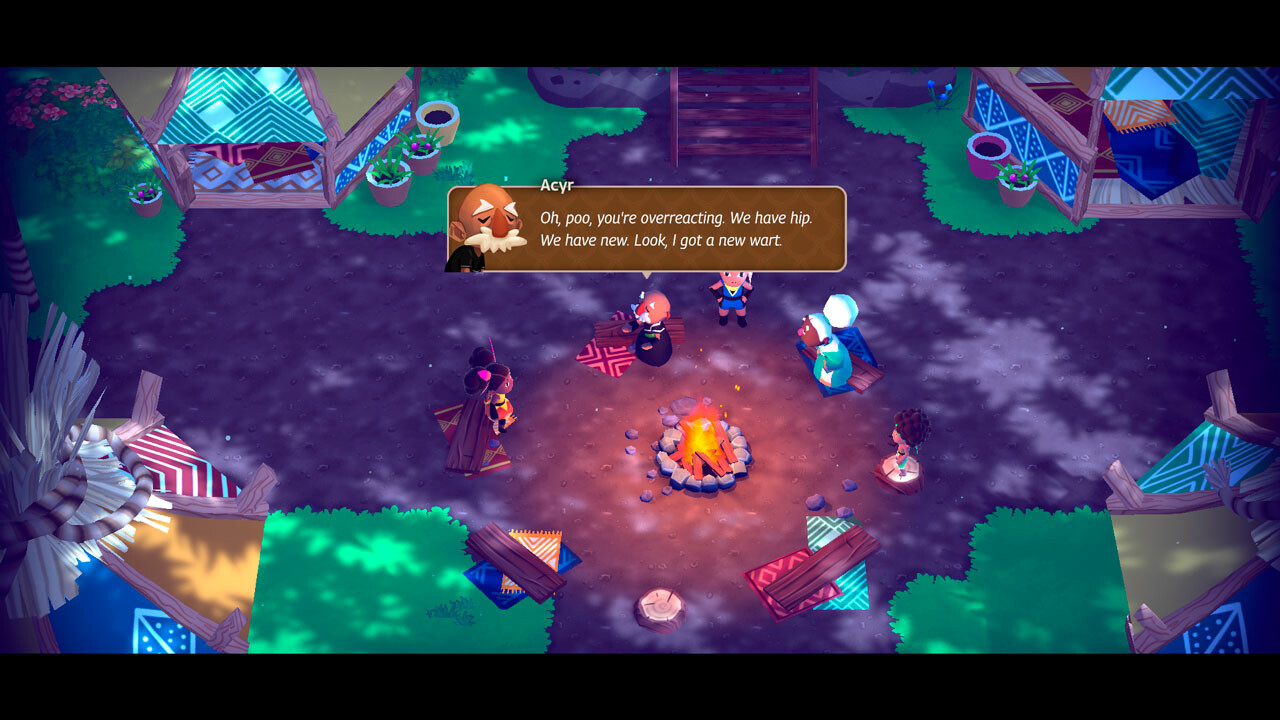Click the tree stump below the campfire

click(660, 605)
